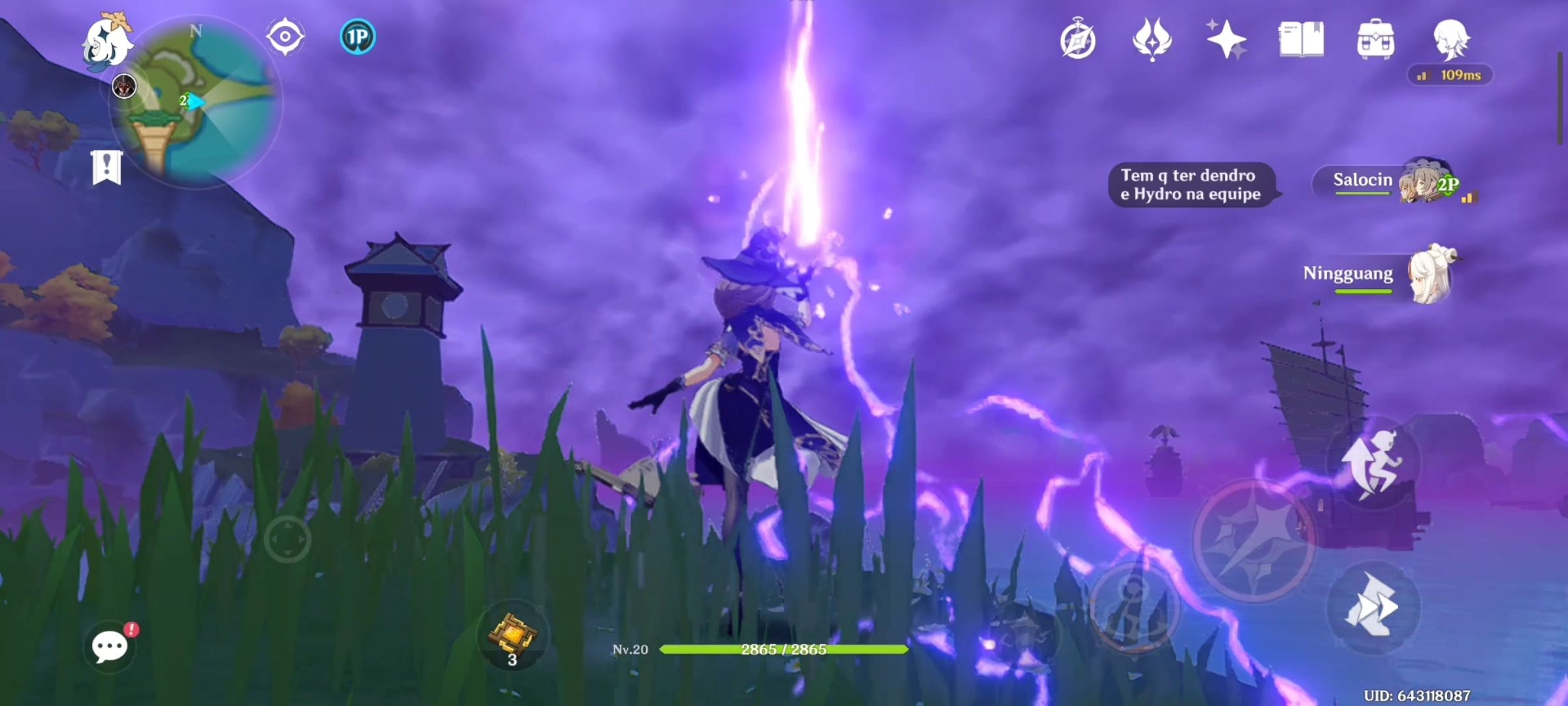Tap the guide compass icon beside the minimap

tap(286, 37)
